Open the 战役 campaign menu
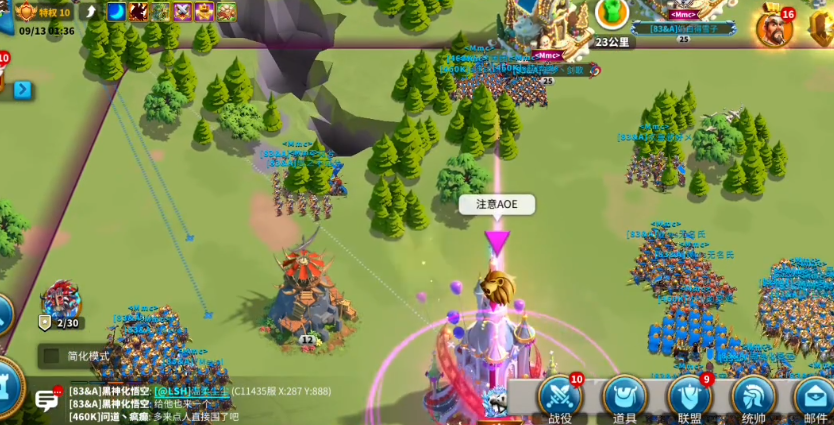834x425 pixels. [x=560, y=398]
